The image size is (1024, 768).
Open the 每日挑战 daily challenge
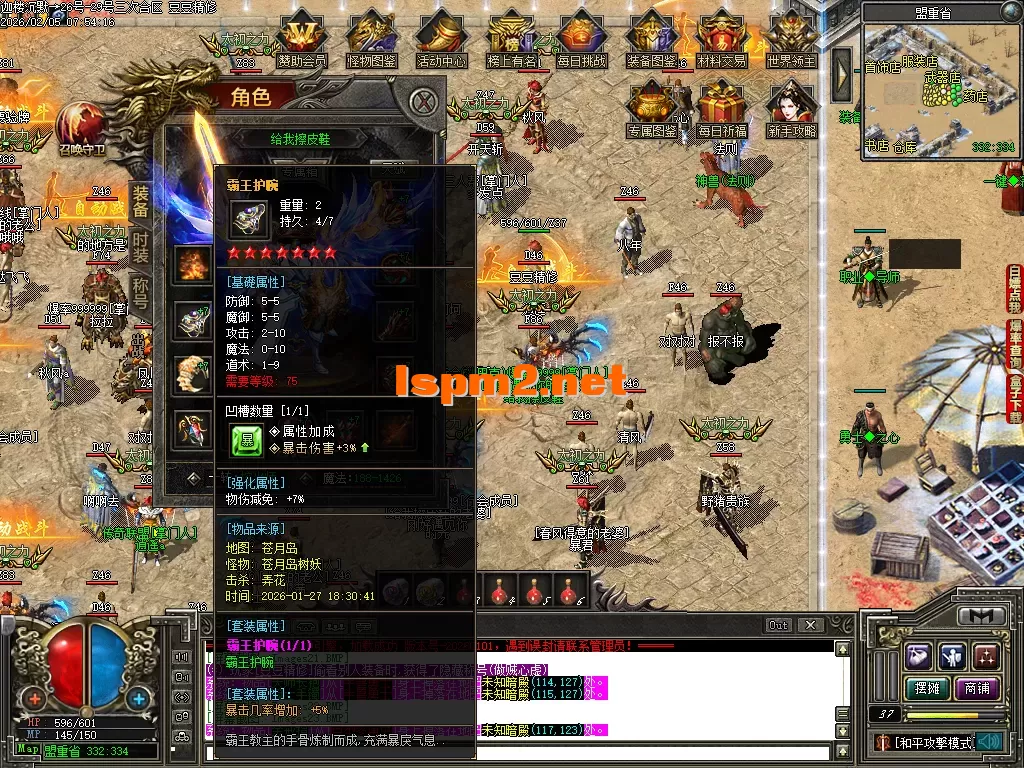click(x=581, y=38)
